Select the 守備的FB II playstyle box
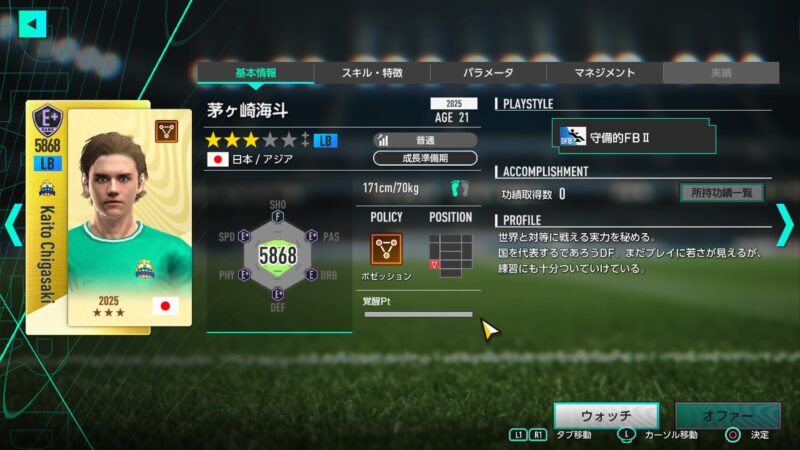Screen dimensions: 800x450 [x=636, y=137]
